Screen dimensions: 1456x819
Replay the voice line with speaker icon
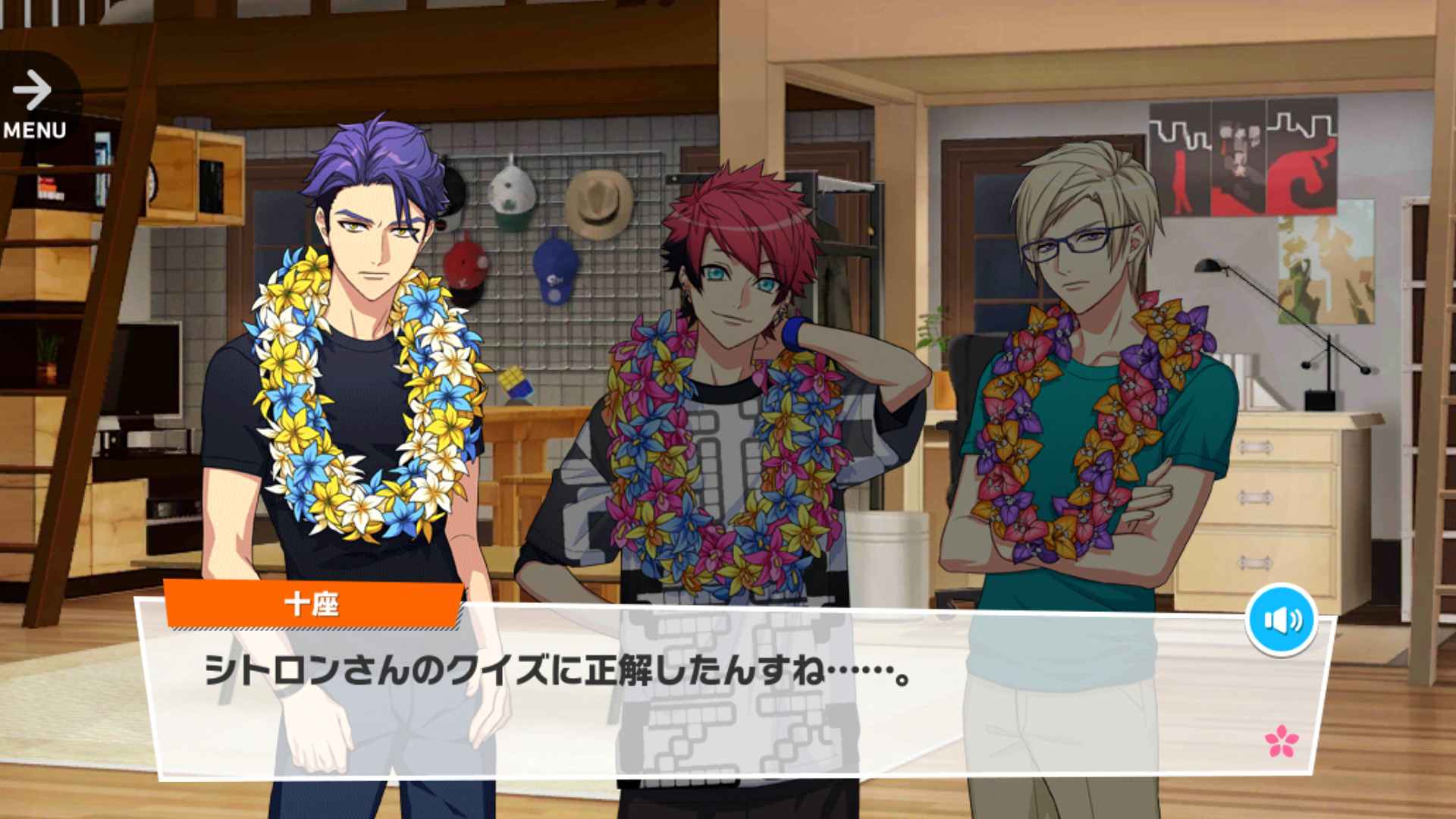pyautogui.click(x=1281, y=620)
